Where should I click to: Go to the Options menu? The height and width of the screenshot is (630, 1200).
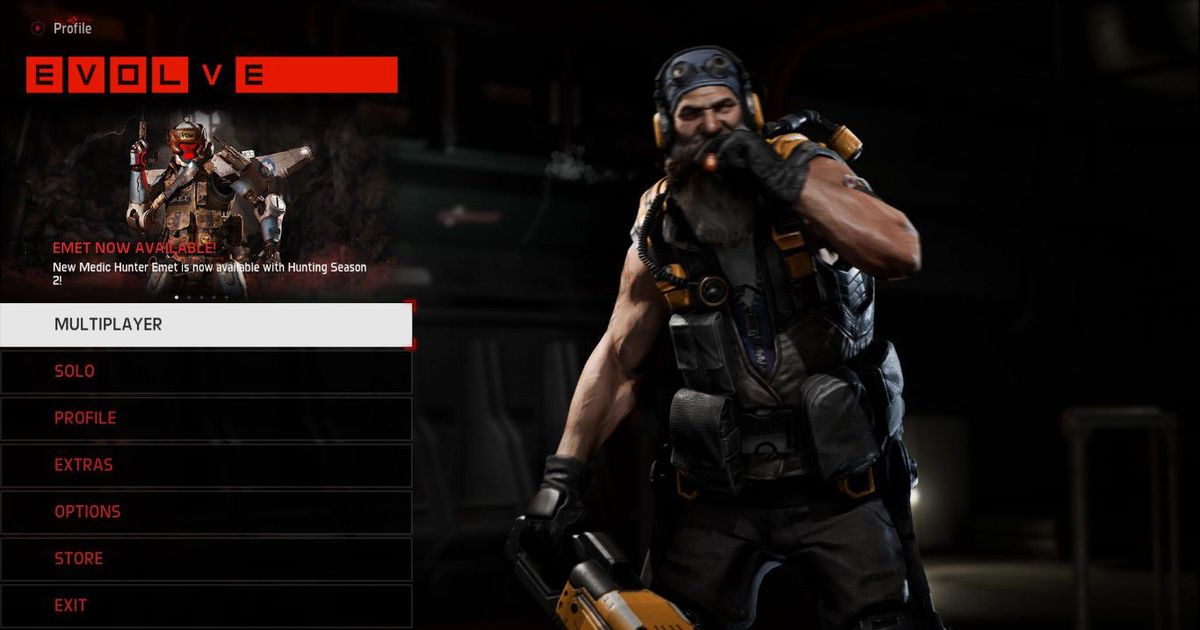coord(205,512)
